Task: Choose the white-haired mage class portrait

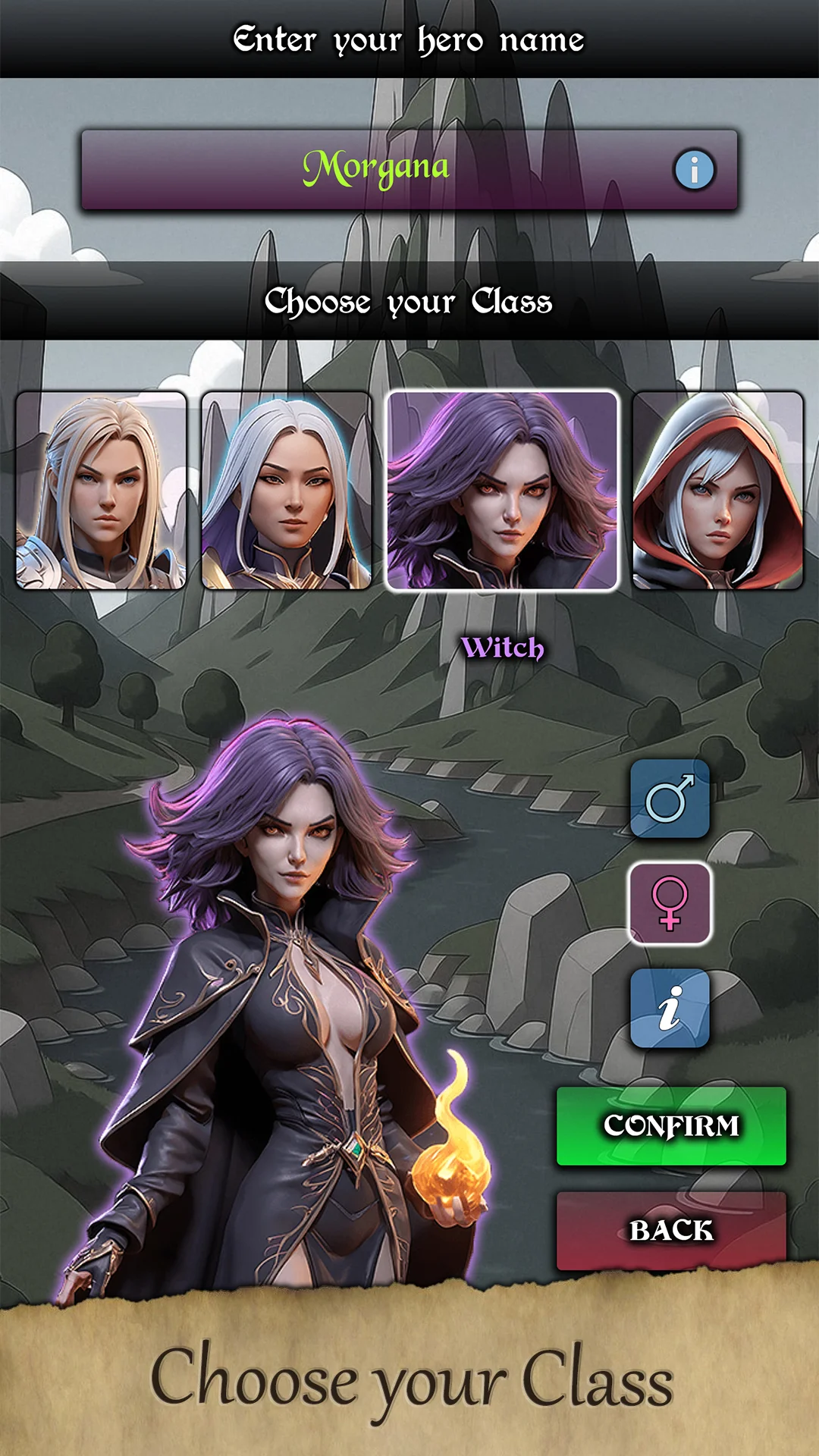Action: tap(287, 491)
